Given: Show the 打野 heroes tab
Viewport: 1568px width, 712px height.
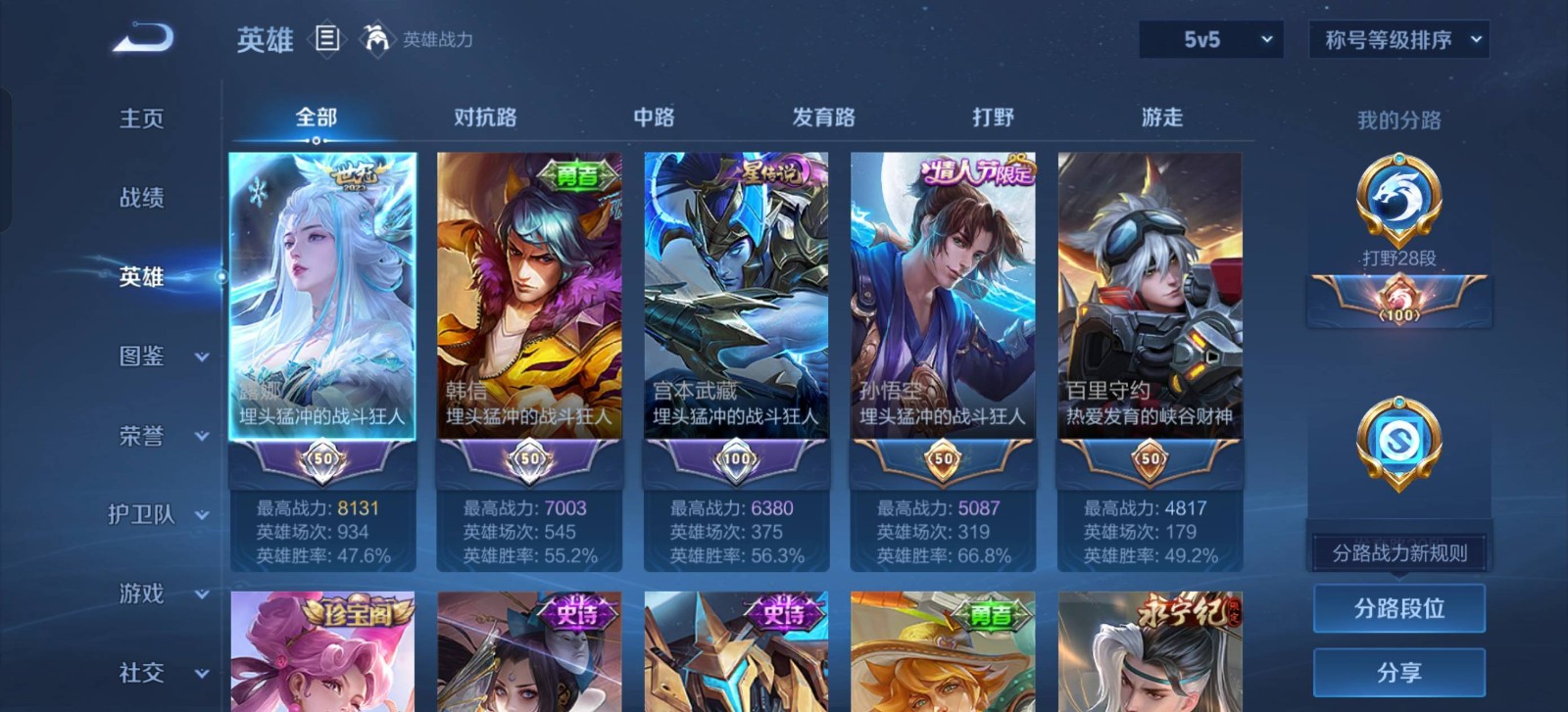Looking at the screenshot, I should click(993, 118).
